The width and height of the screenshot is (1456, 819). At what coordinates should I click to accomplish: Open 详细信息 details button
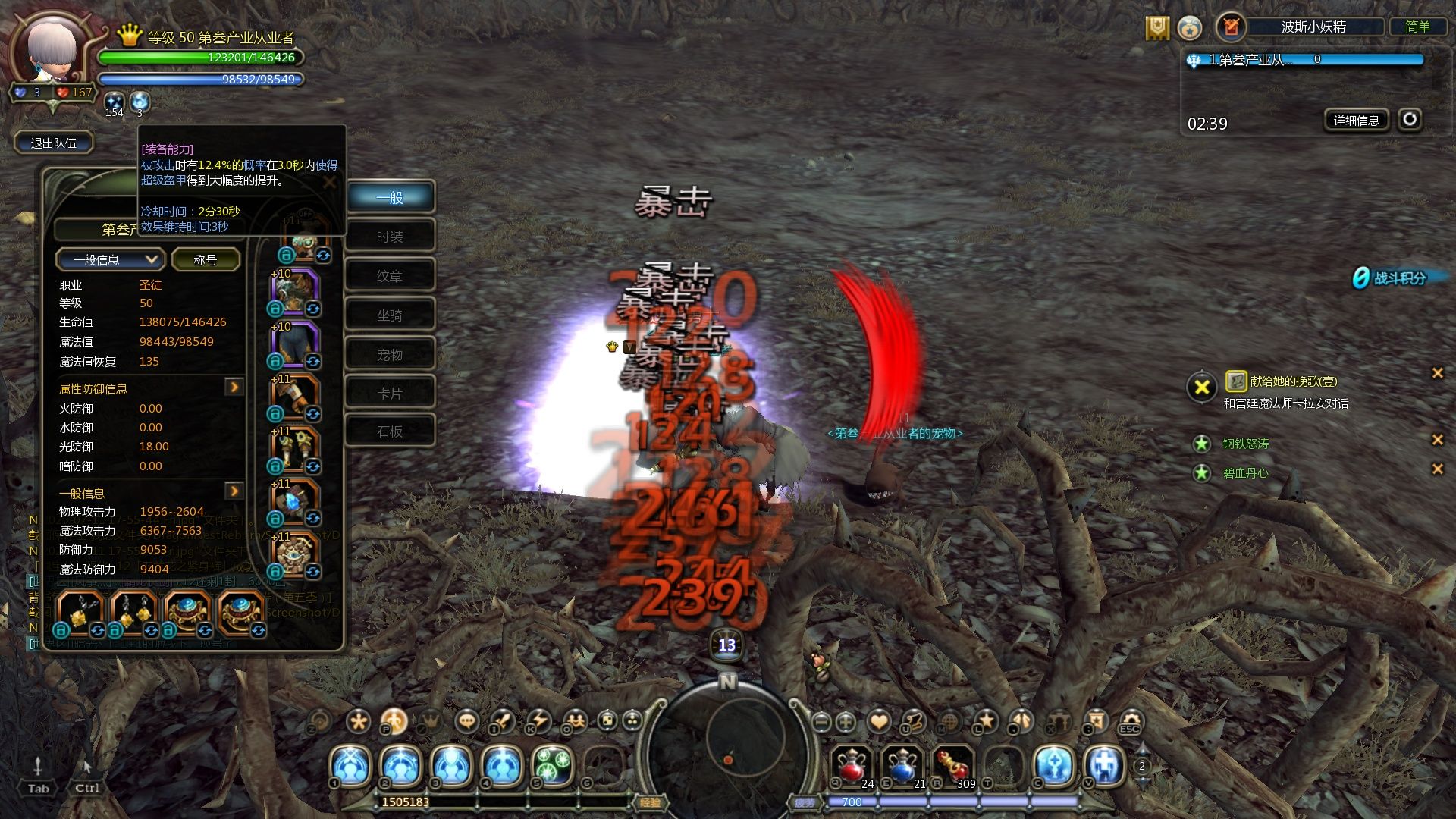1356,120
